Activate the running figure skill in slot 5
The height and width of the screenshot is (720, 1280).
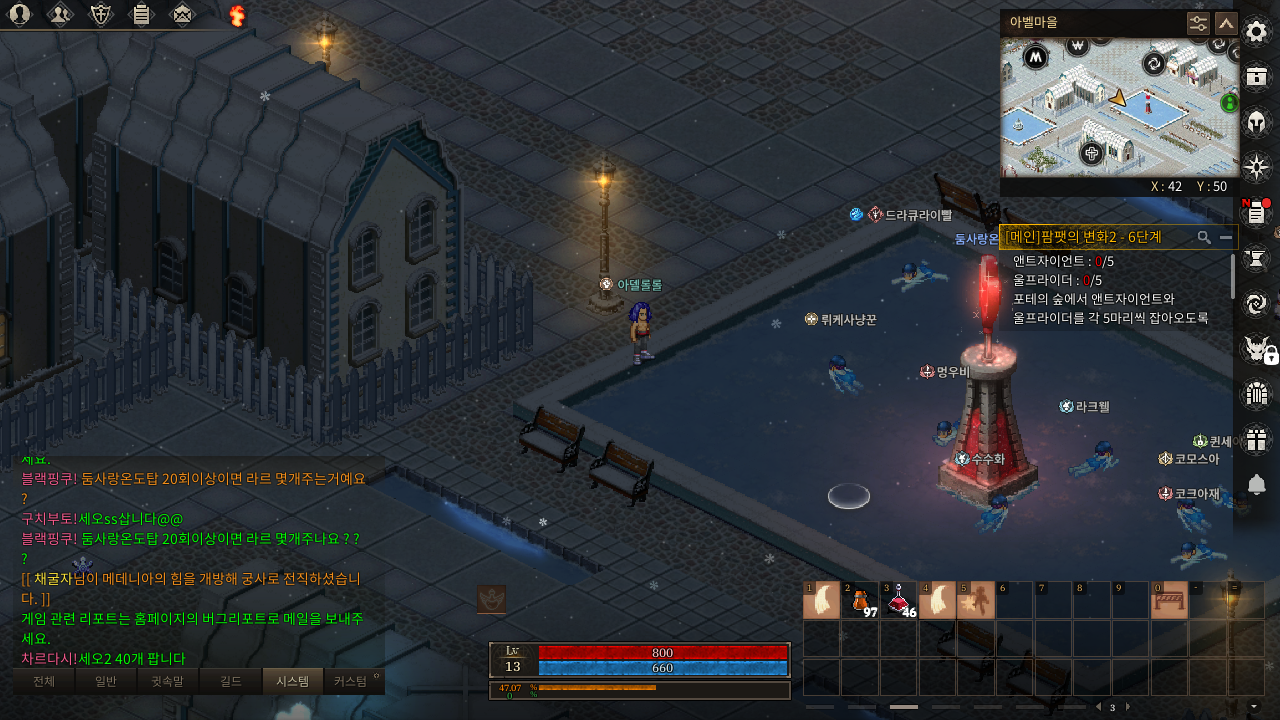pyautogui.click(x=977, y=601)
